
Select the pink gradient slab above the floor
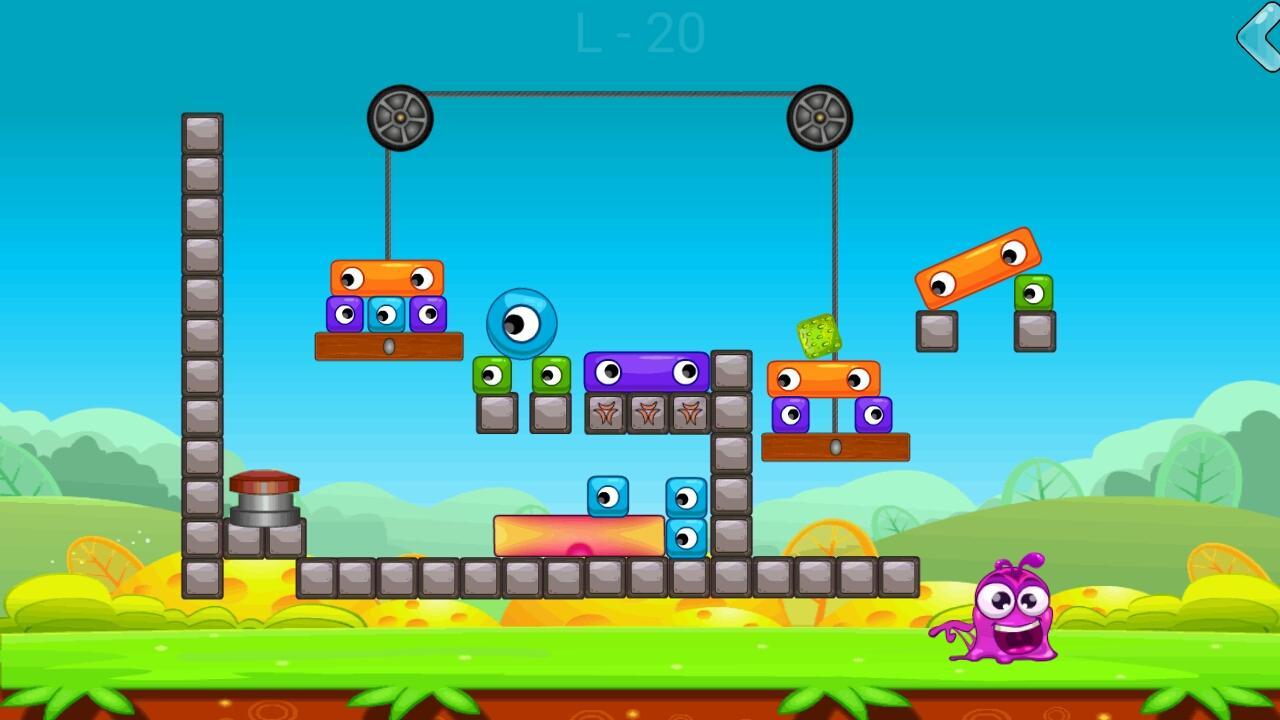pos(578,534)
